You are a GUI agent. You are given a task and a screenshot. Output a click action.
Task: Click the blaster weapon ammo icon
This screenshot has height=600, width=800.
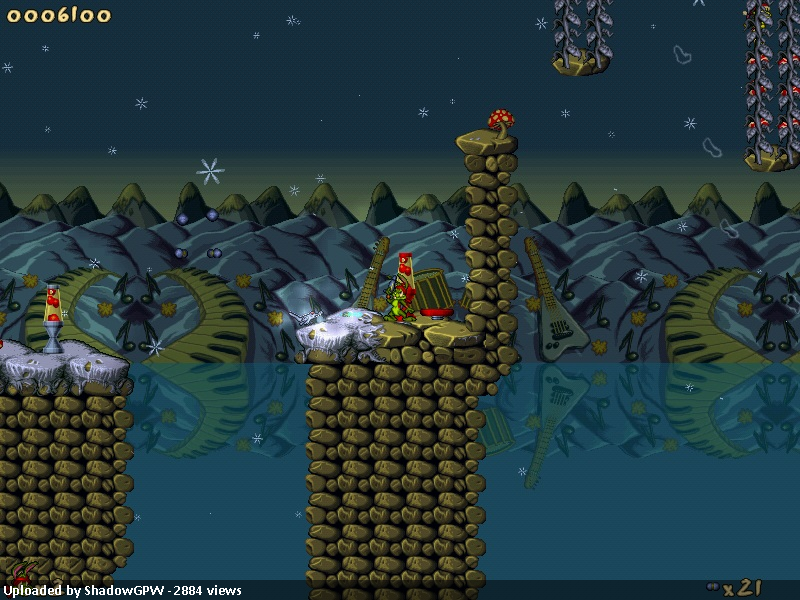(712, 586)
